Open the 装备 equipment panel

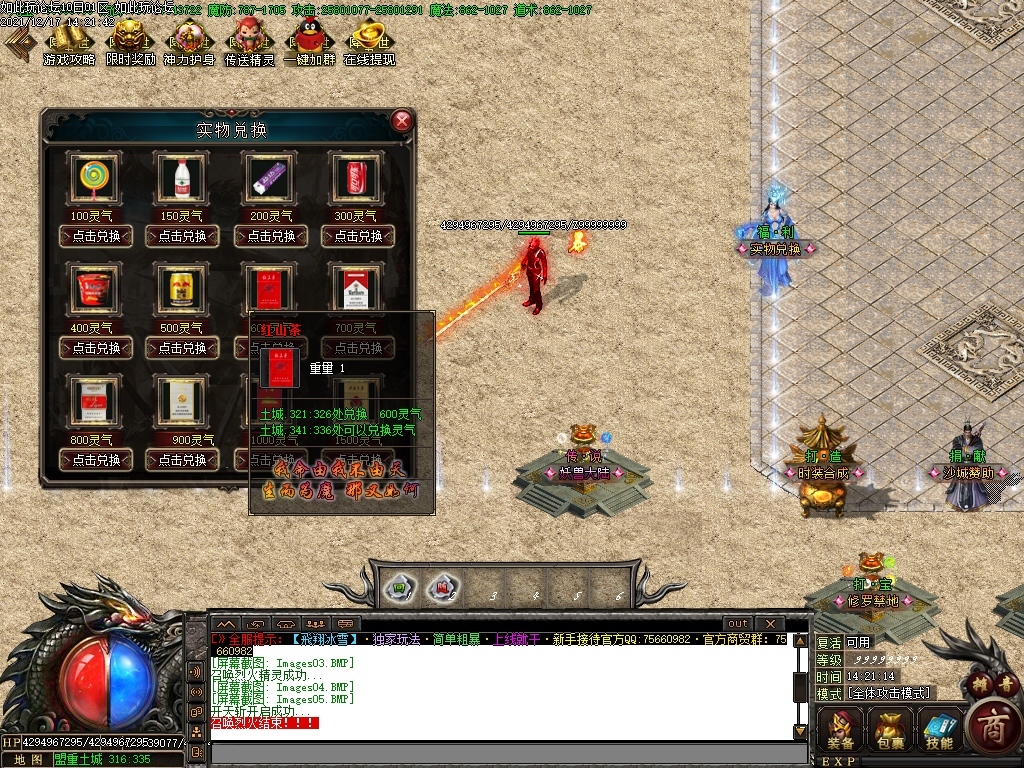pos(840,727)
